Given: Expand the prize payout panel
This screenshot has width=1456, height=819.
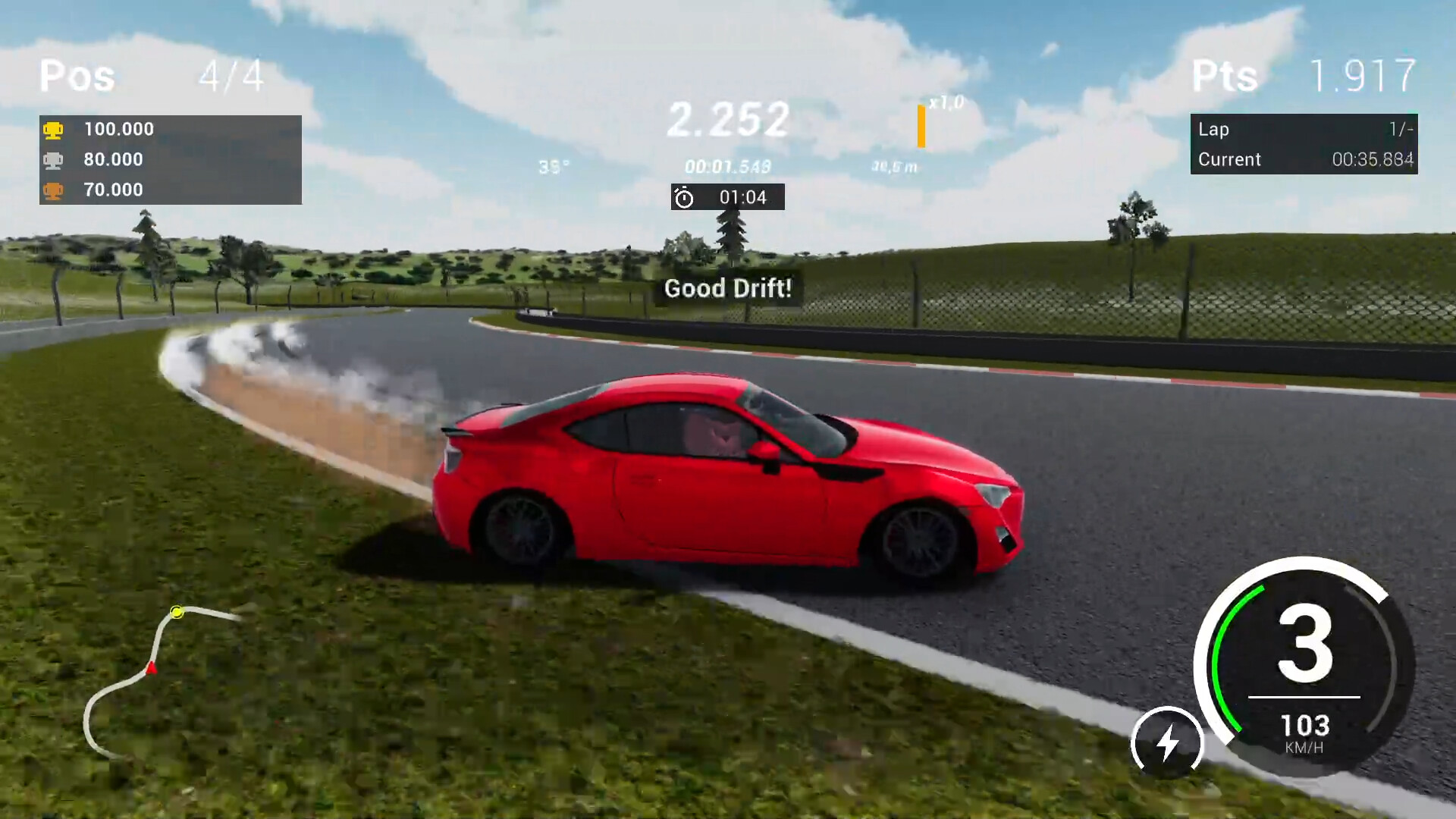Looking at the screenshot, I should point(171,159).
